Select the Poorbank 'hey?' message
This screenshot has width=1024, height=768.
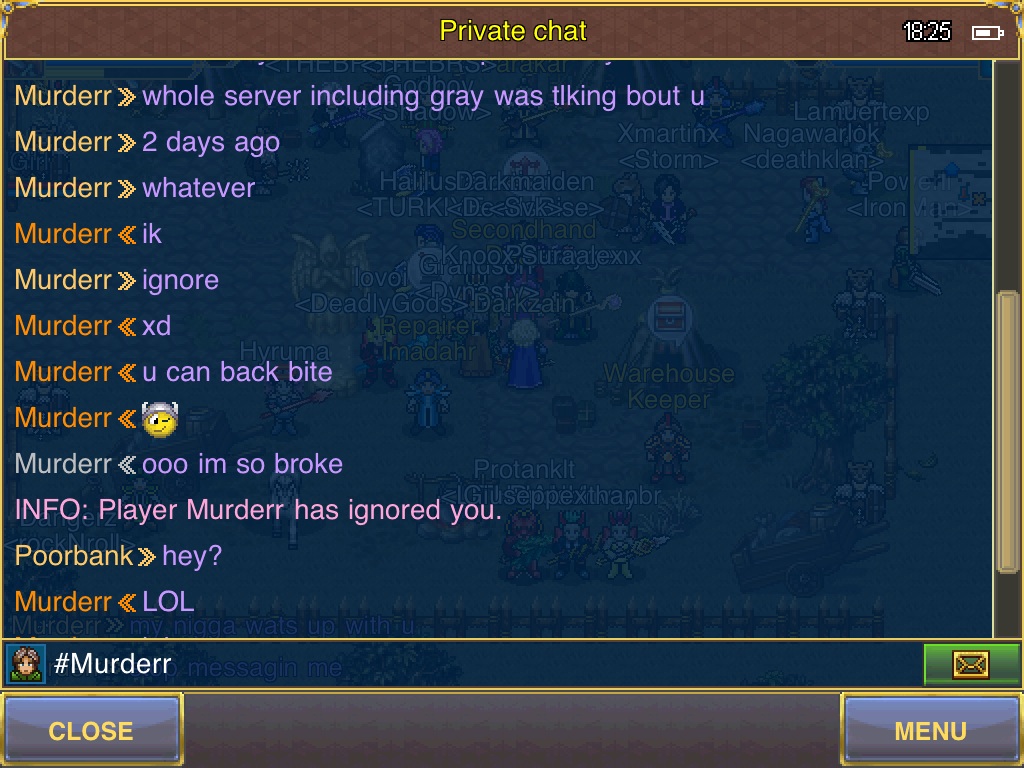(x=191, y=556)
